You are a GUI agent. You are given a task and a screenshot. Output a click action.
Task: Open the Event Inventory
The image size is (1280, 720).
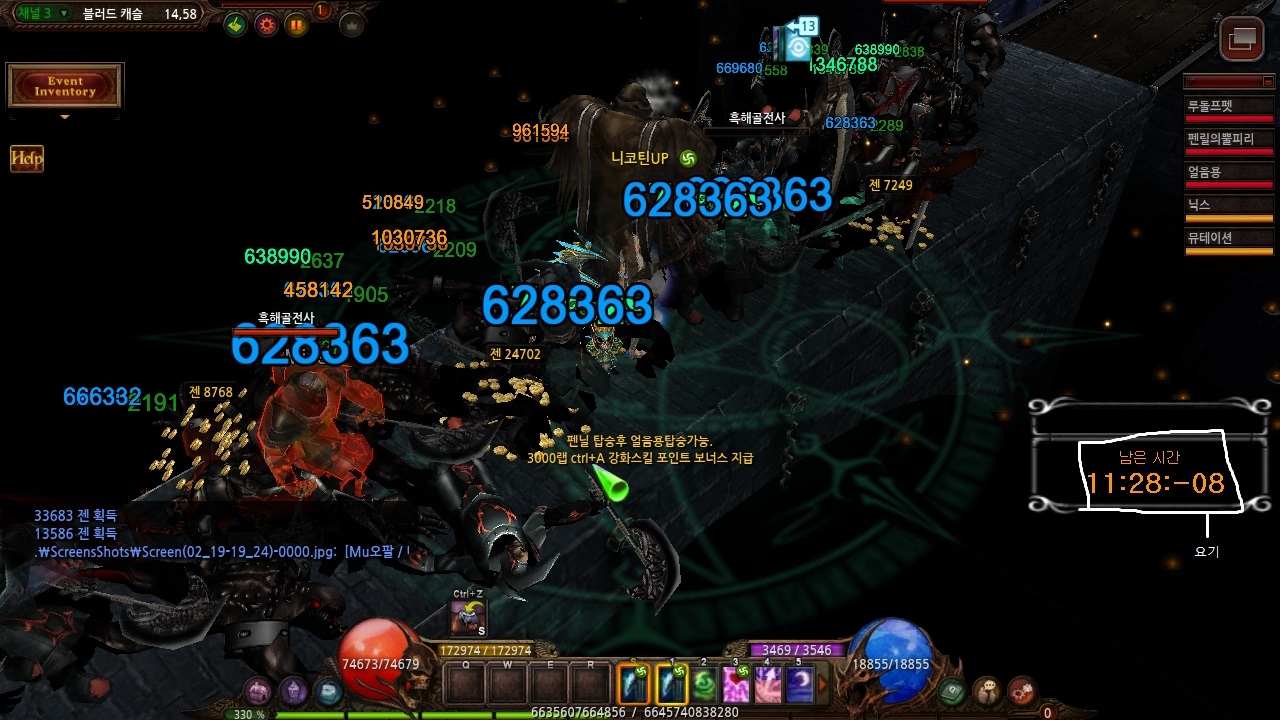pos(65,86)
